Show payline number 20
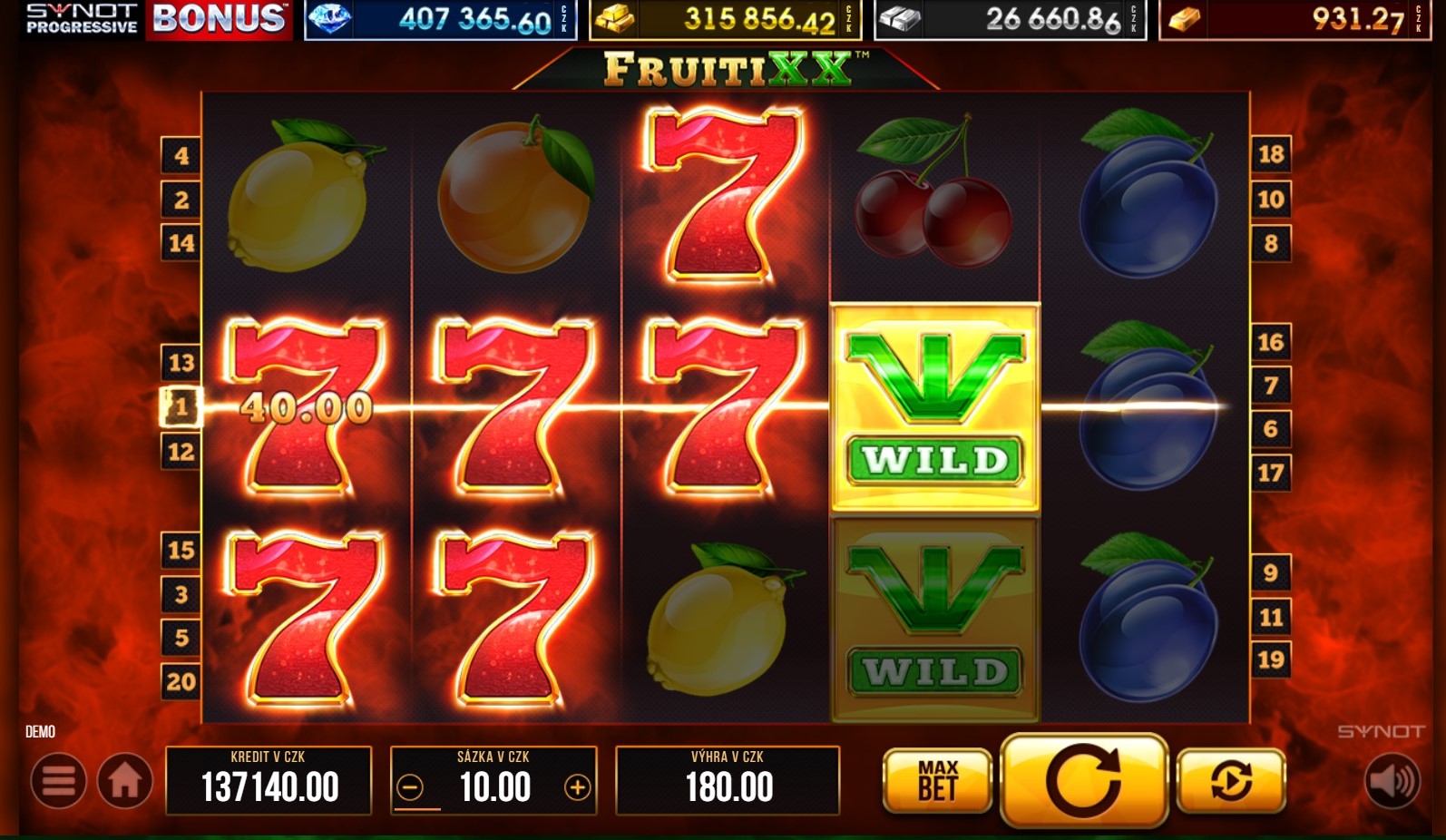The width and height of the screenshot is (1446, 840). click(x=181, y=681)
